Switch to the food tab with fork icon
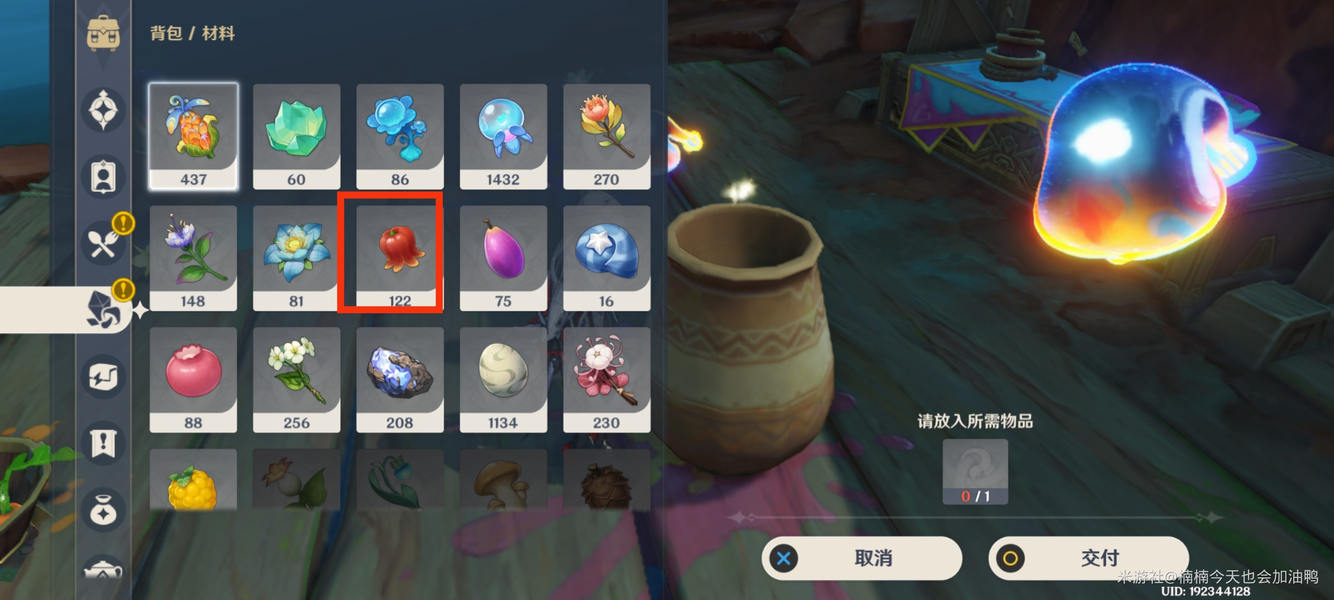 (104, 242)
